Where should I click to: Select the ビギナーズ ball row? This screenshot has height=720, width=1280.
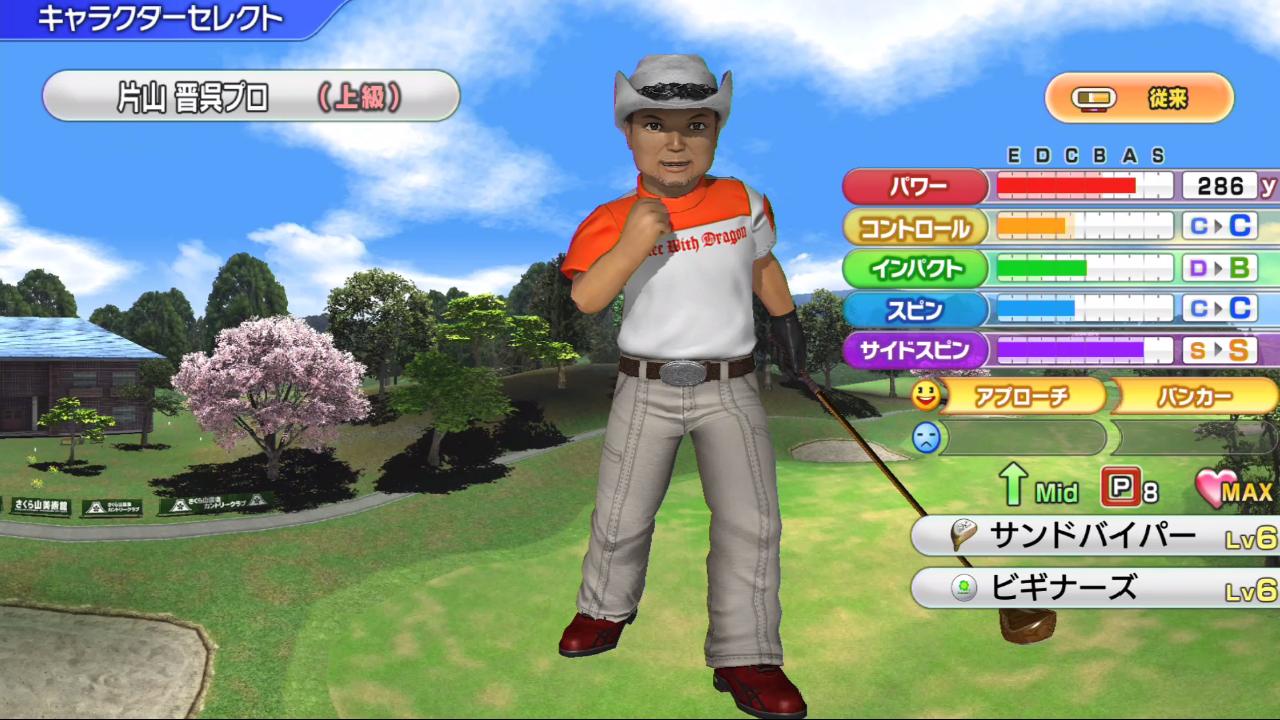[x=1095, y=588]
